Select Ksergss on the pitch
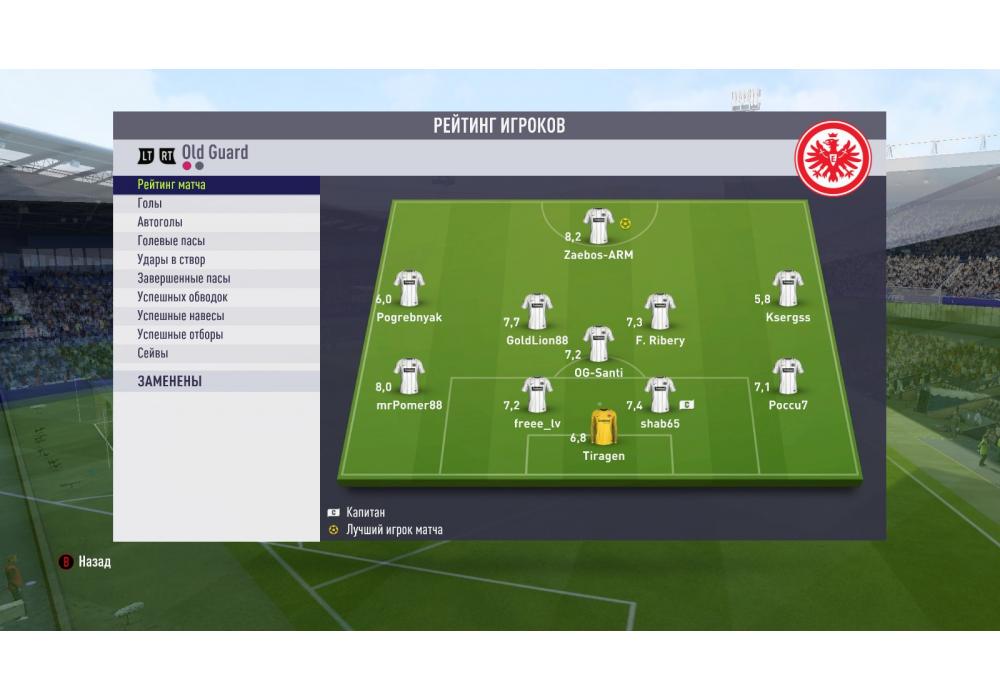This screenshot has width=1000, height=700. (x=788, y=289)
